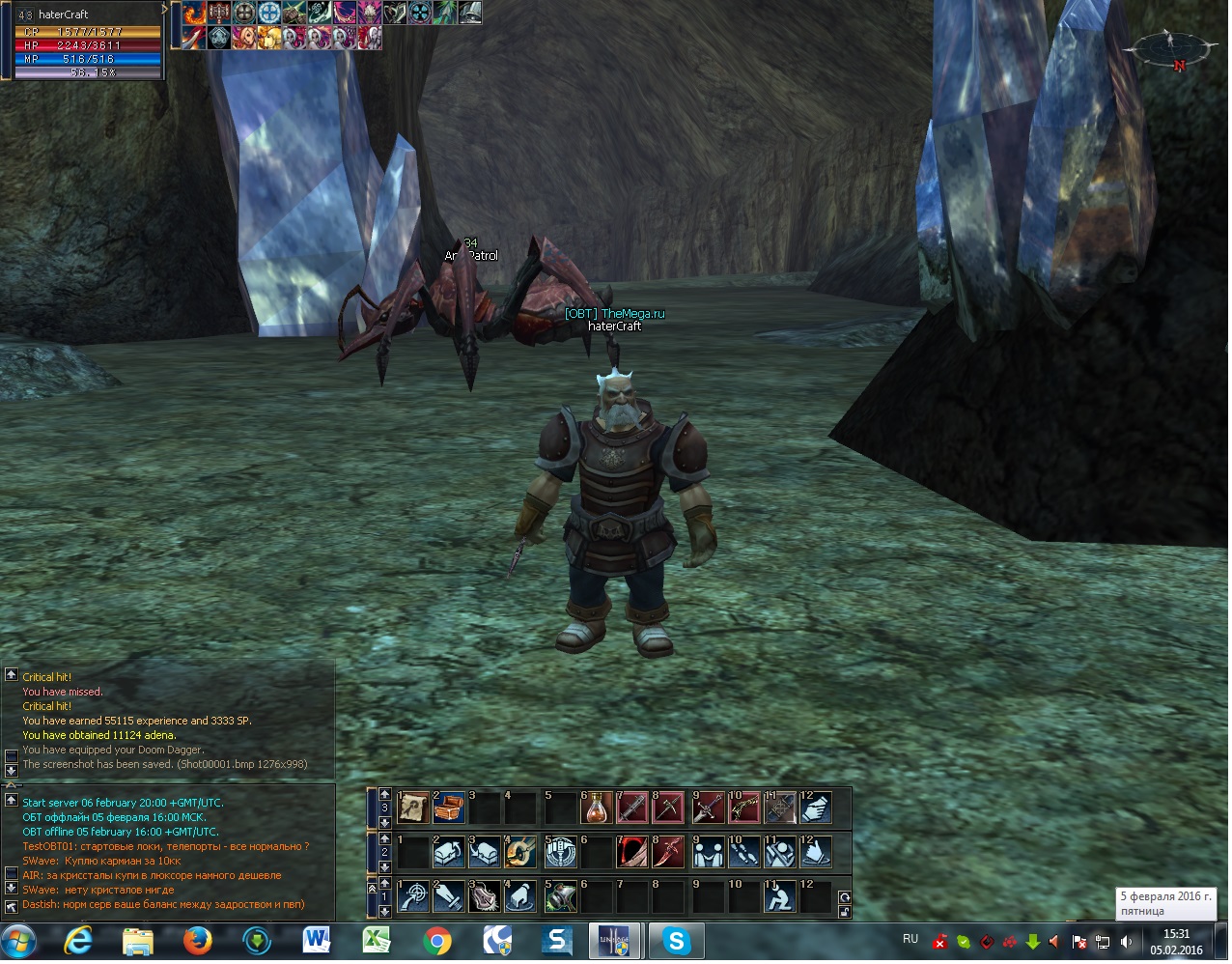Use the red dagger skill icon
1232x964 pixels.
(668, 852)
